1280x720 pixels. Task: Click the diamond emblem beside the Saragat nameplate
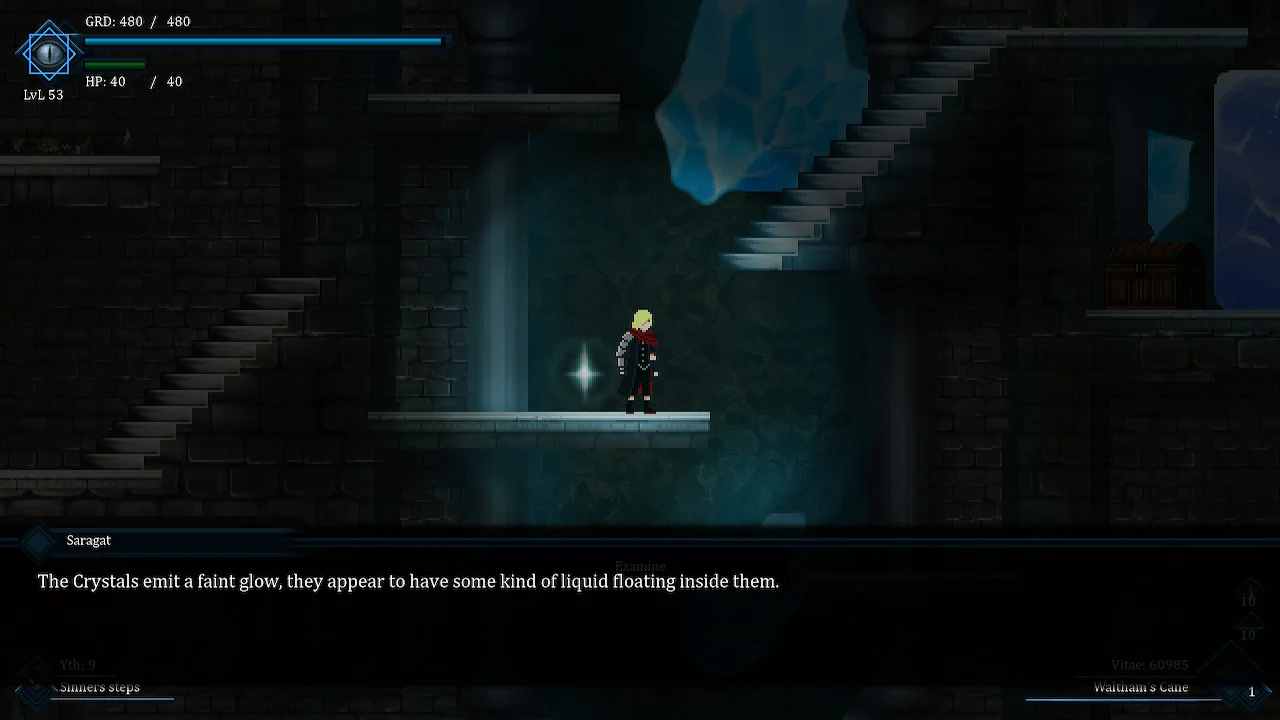point(38,541)
